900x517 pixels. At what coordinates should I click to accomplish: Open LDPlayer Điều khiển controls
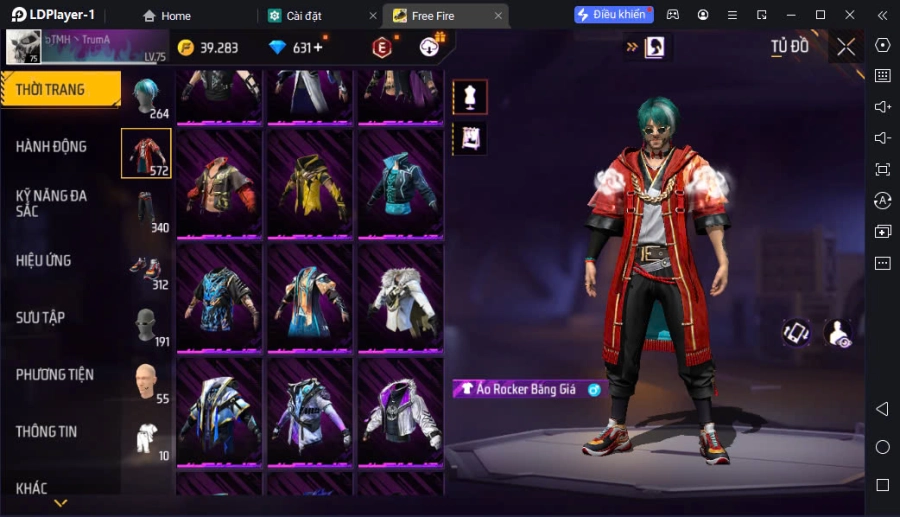click(x=613, y=15)
